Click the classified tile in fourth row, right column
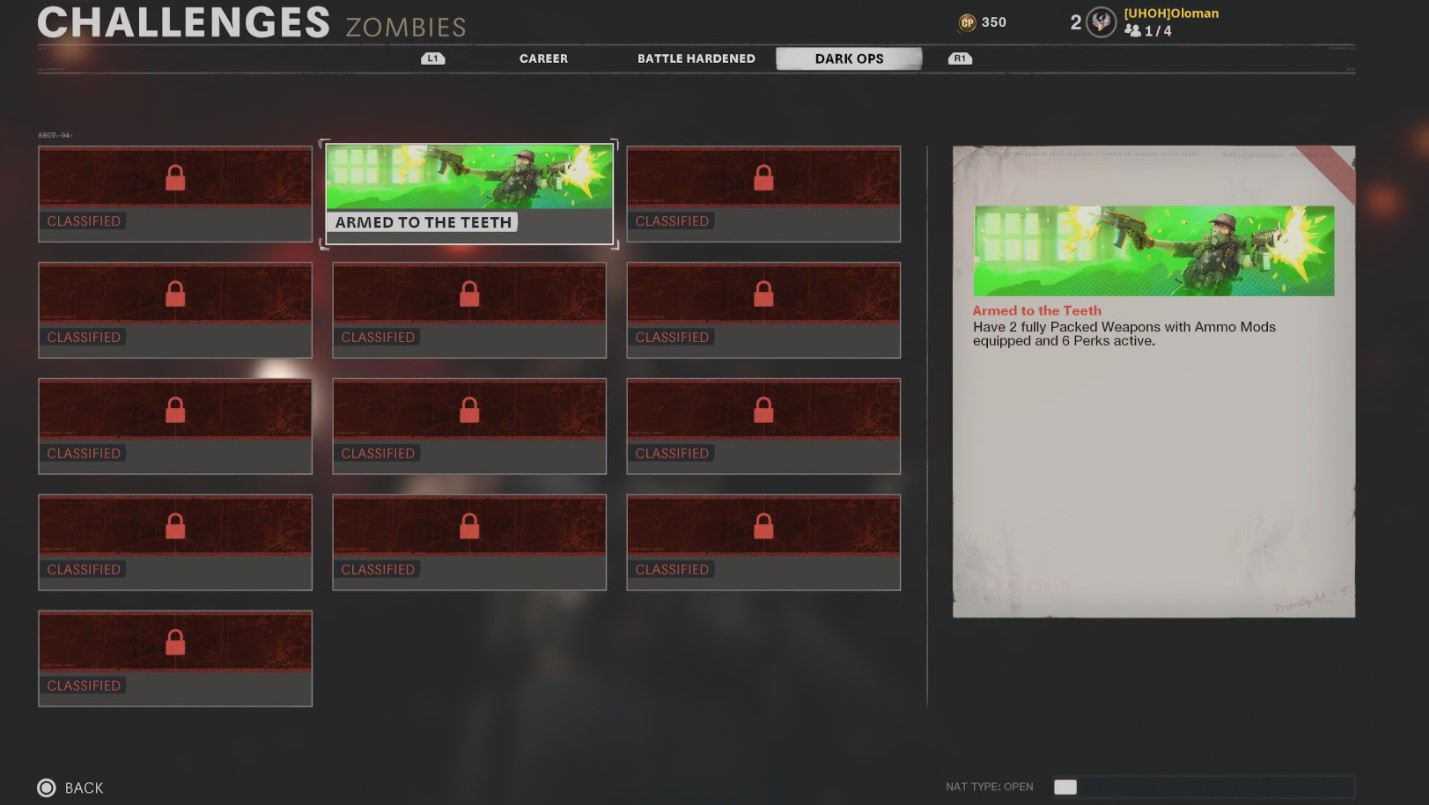 click(763, 541)
